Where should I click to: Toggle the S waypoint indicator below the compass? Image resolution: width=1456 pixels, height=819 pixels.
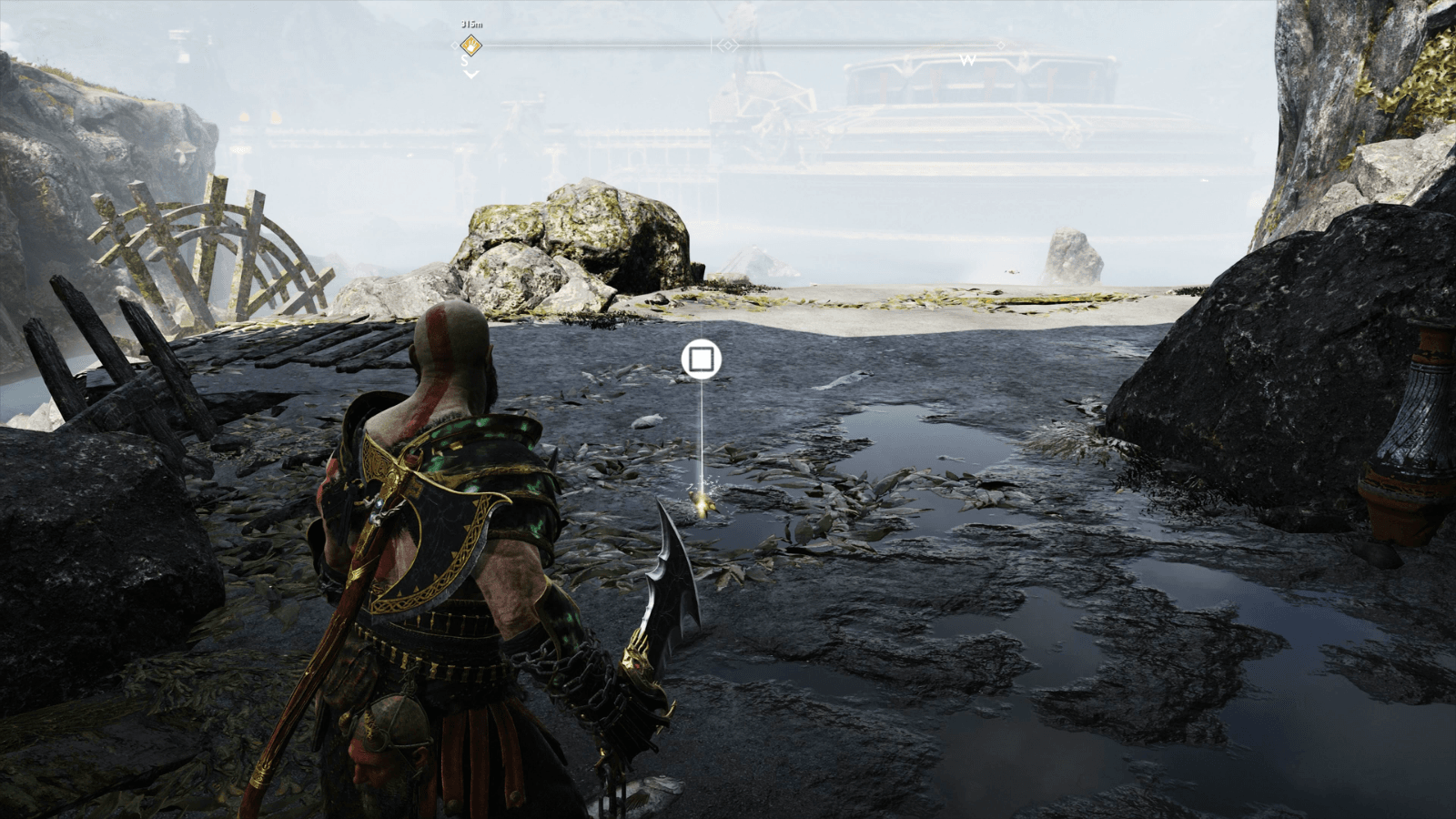click(463, 61)
